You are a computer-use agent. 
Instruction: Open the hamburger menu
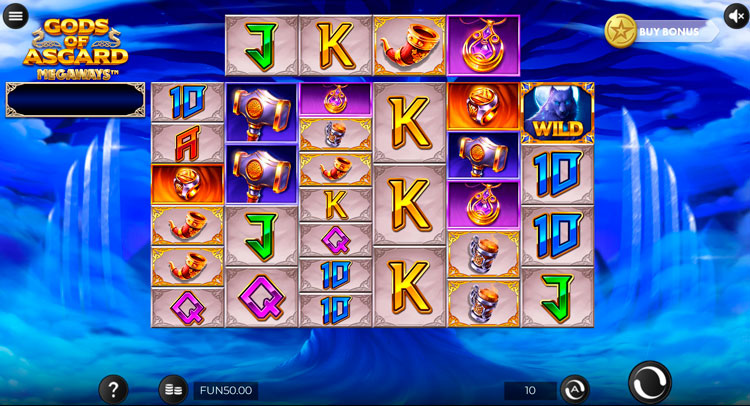tap(16, 16)
